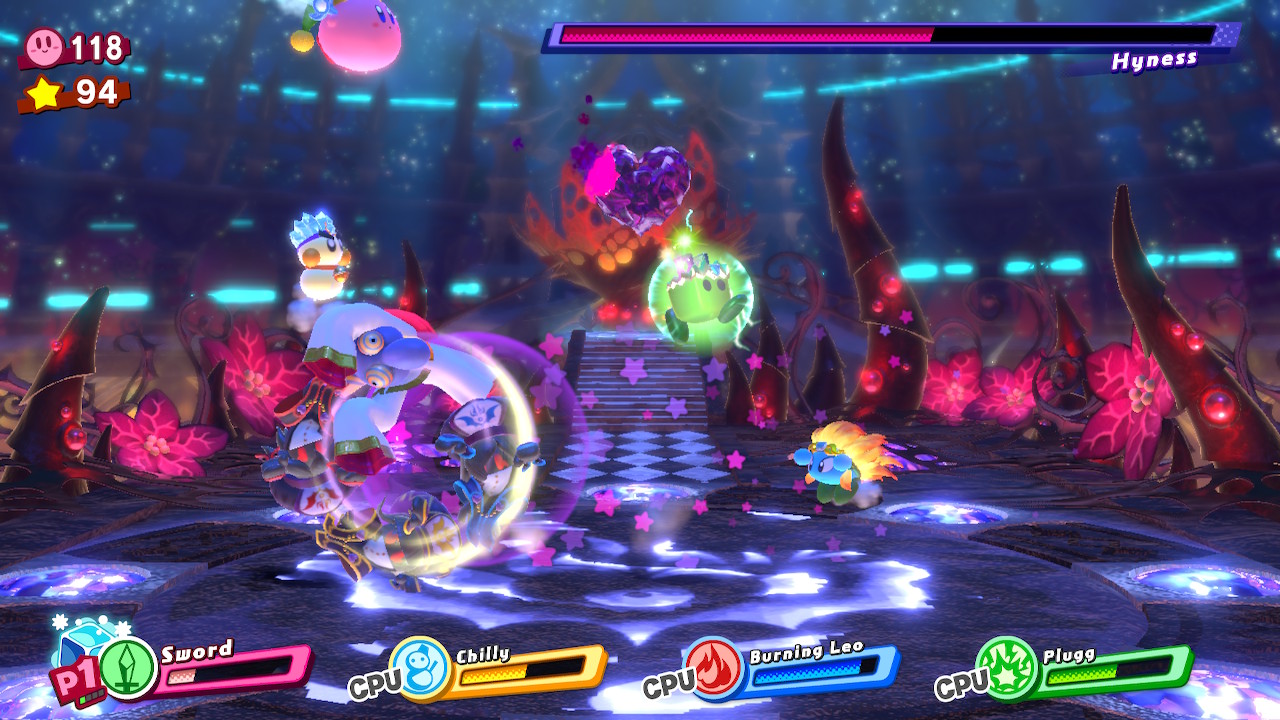Click the yellow point star icon
Screen dimensions: 1280x720
pyautogui.click(x=44, y=93)
